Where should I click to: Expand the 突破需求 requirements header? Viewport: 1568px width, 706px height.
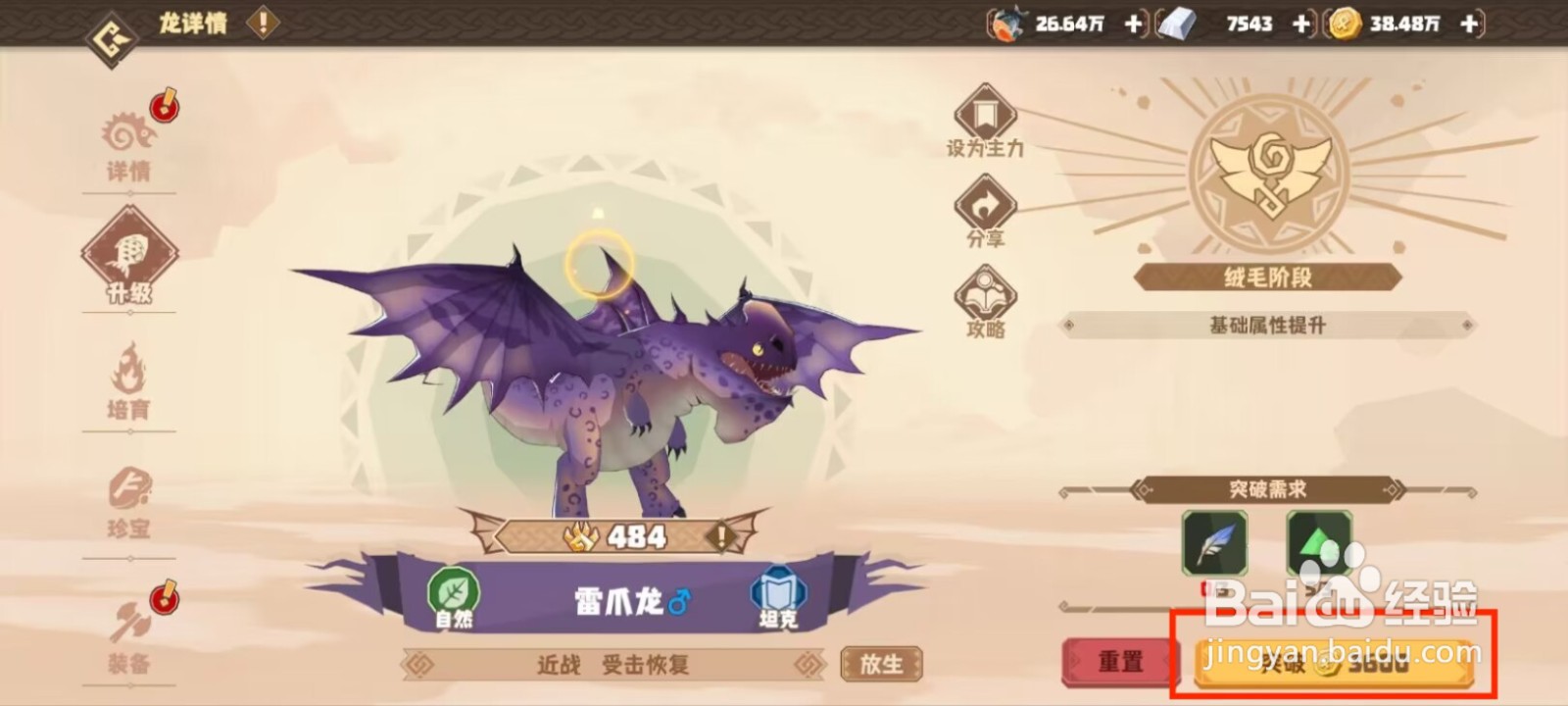point(1267,487)
